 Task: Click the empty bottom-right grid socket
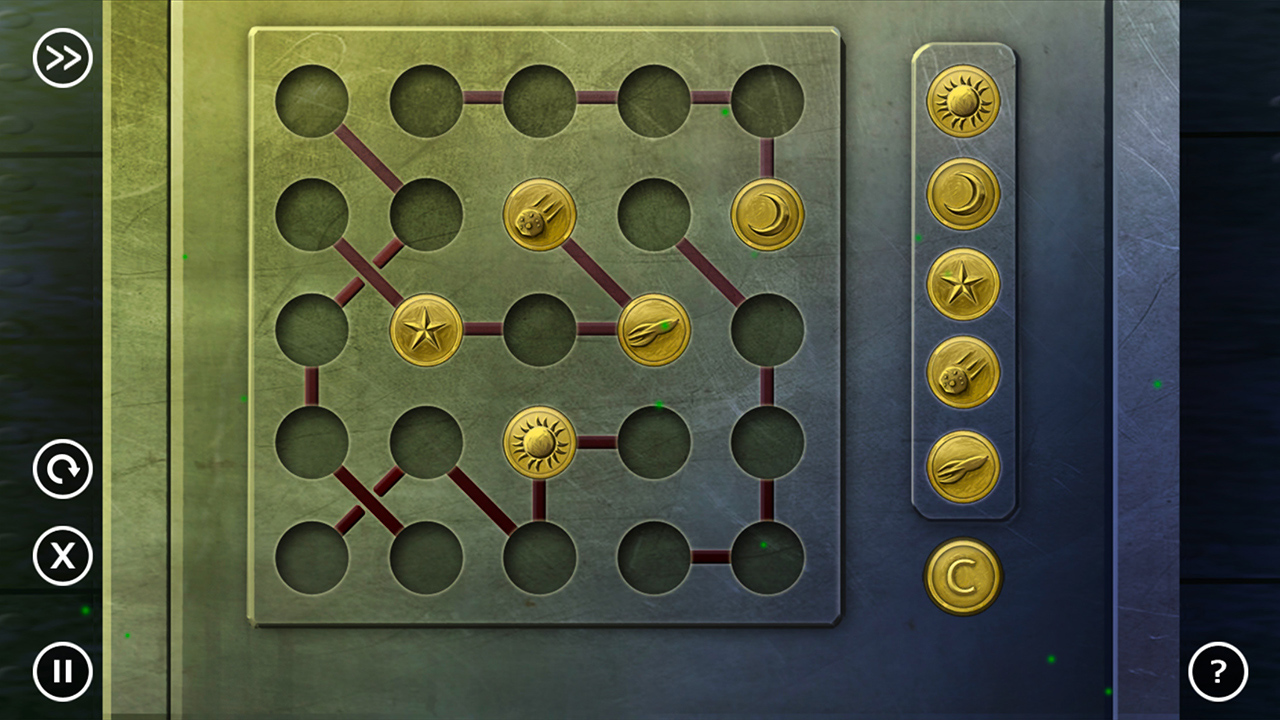768,558
